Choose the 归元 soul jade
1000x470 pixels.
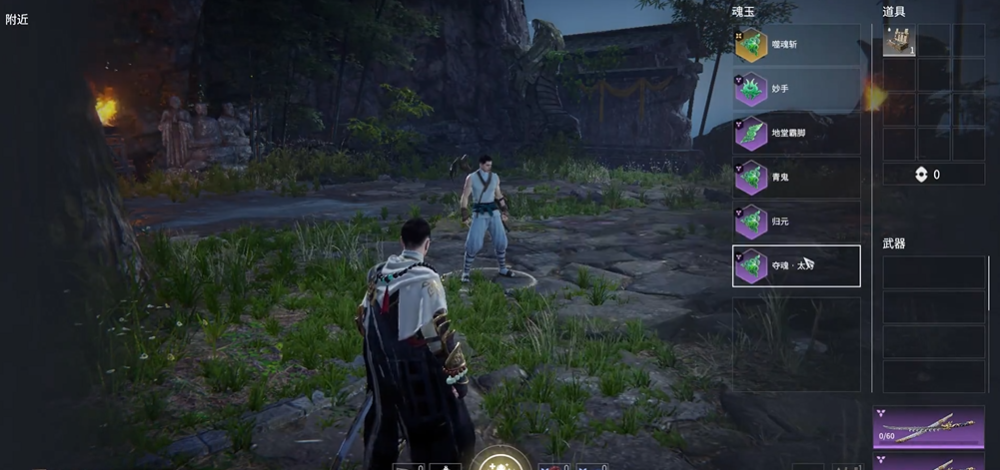796,221
